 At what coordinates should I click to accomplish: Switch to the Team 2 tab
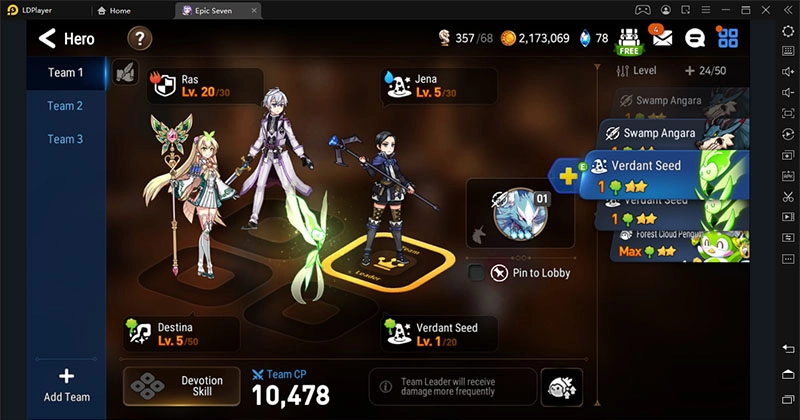click(x=65, y=106)
